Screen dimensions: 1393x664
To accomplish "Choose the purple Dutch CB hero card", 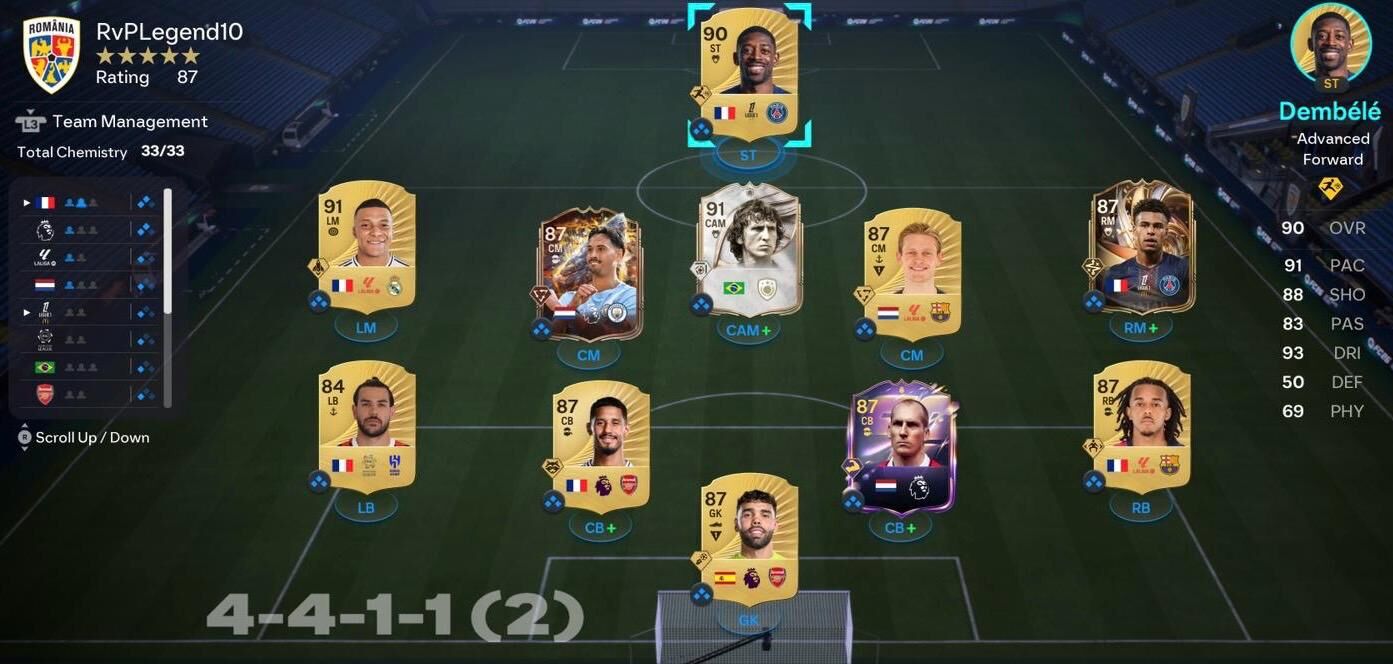I will (901, 445).
